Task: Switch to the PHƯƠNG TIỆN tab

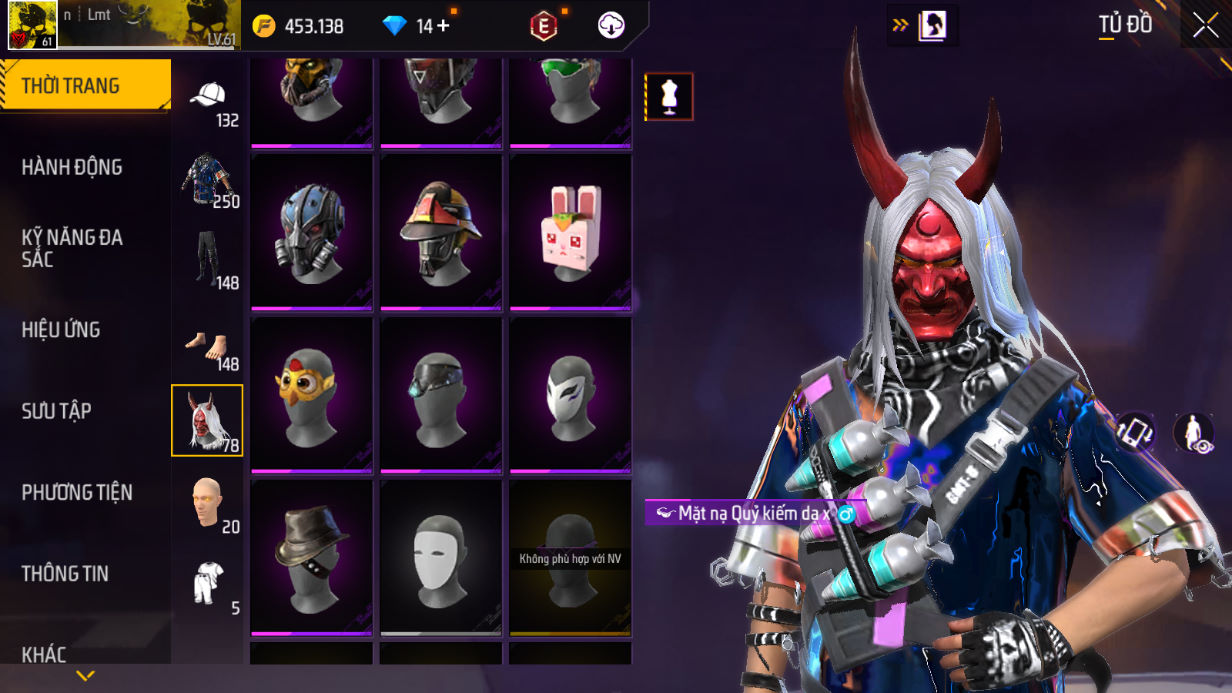Action: [x=77, y=492]
